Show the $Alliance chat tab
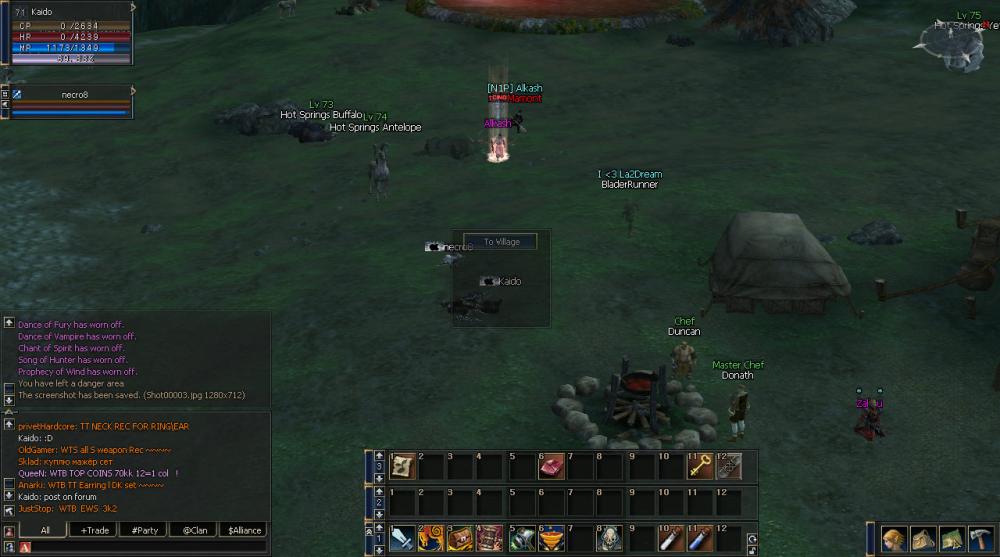 [243, 530]
